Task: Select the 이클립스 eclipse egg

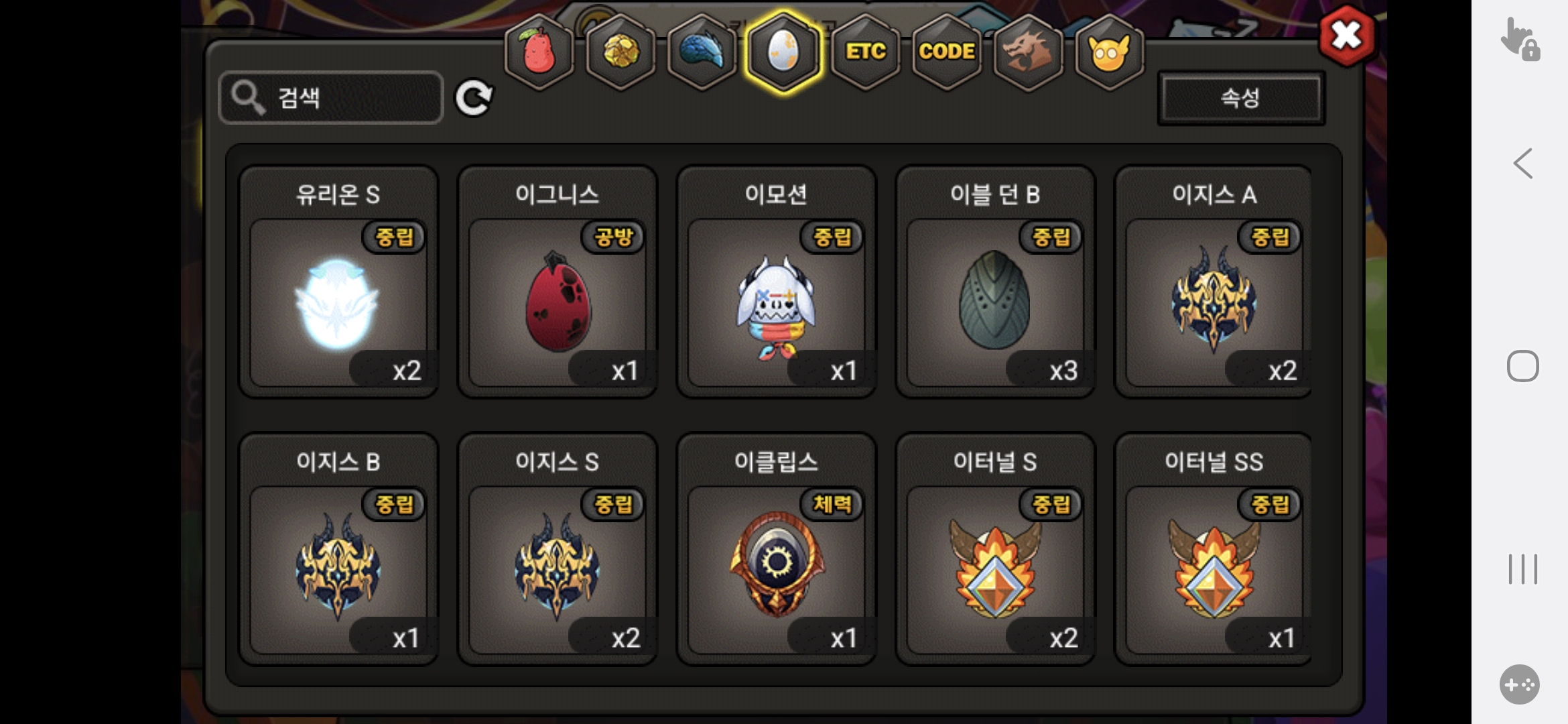Action: tap(776, 570)
